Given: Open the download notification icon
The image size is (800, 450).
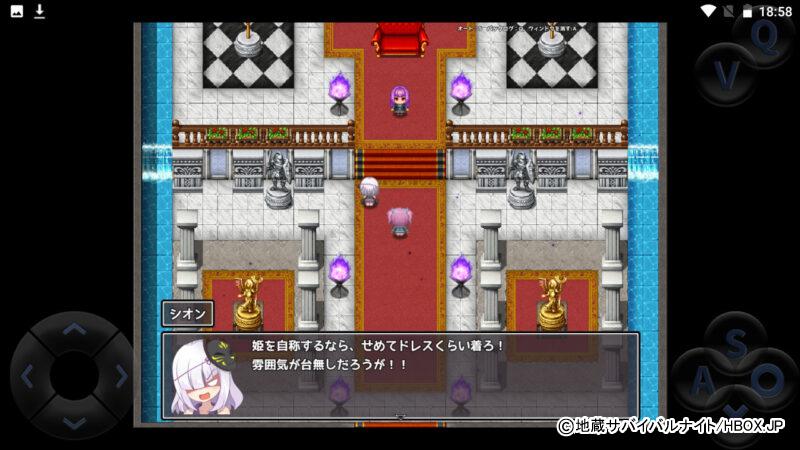Looking at the screenshot, I should point(40,11).
